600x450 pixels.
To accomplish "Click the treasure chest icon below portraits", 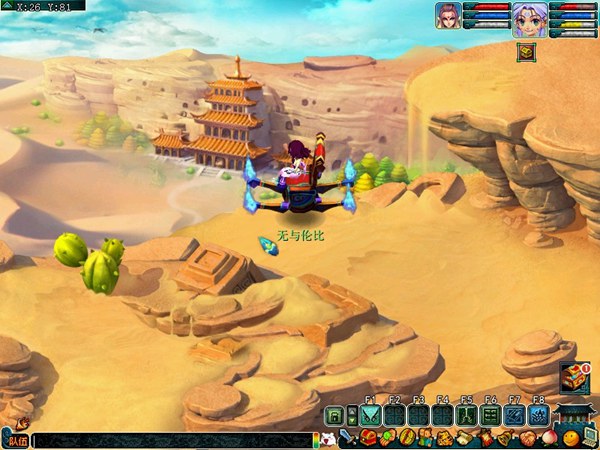I will [525, 52].
